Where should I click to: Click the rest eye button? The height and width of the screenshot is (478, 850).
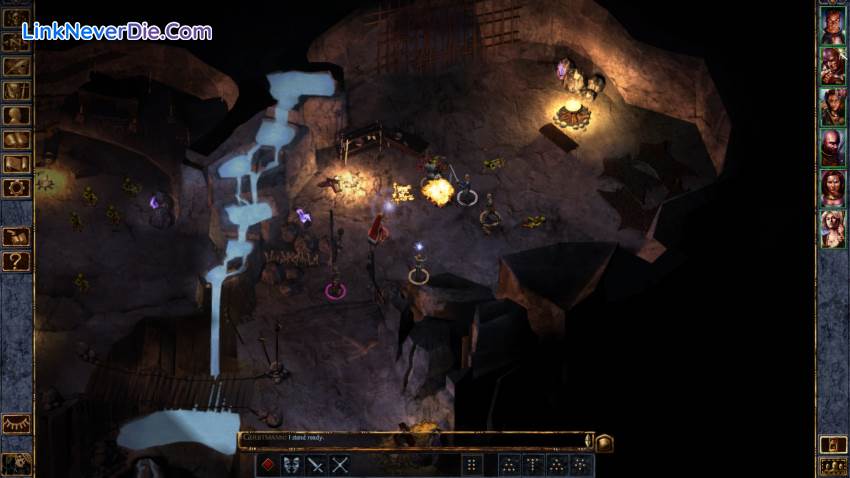[17, 424]
